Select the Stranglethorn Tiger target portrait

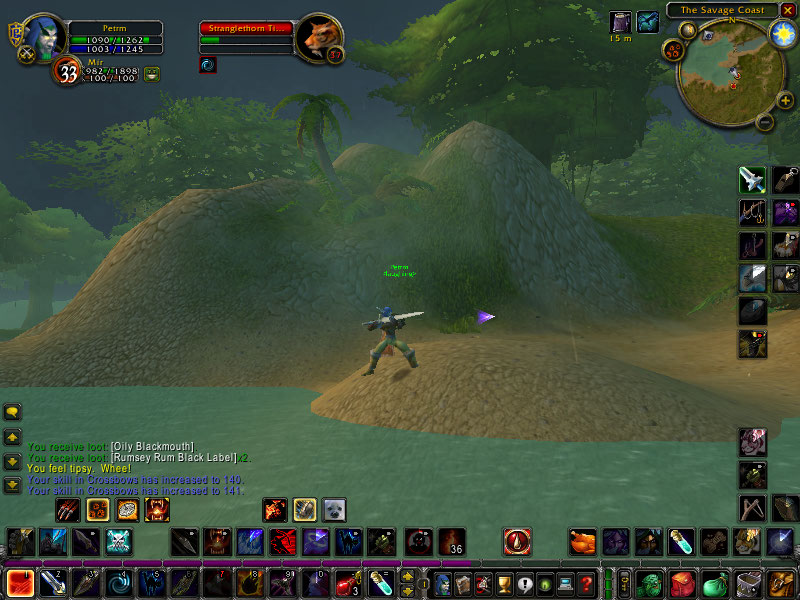(x=321, y=39)
